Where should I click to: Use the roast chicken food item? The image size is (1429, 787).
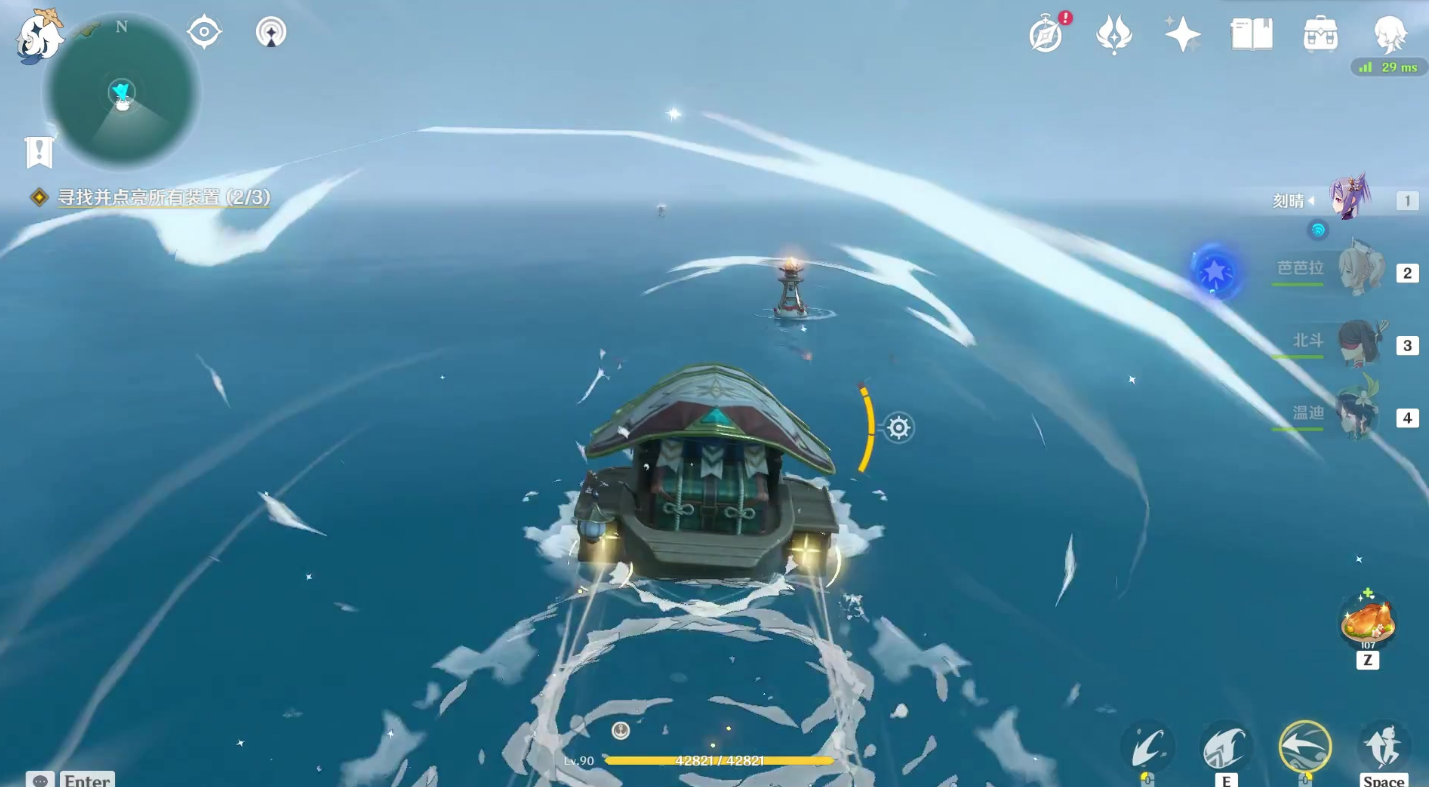click(1367, 622)
